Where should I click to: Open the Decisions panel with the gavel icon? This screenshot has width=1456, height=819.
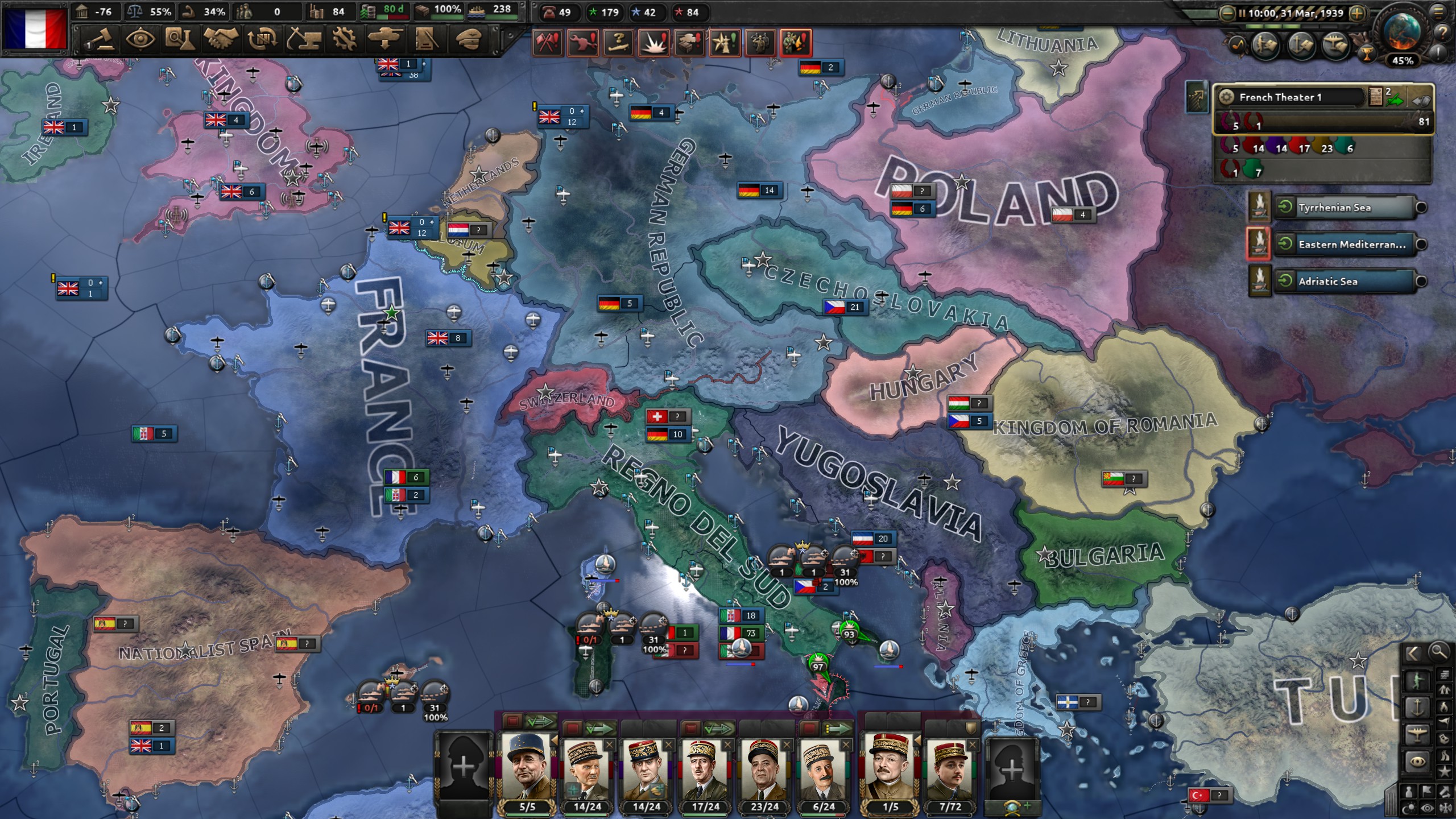[x=101, y=40]
